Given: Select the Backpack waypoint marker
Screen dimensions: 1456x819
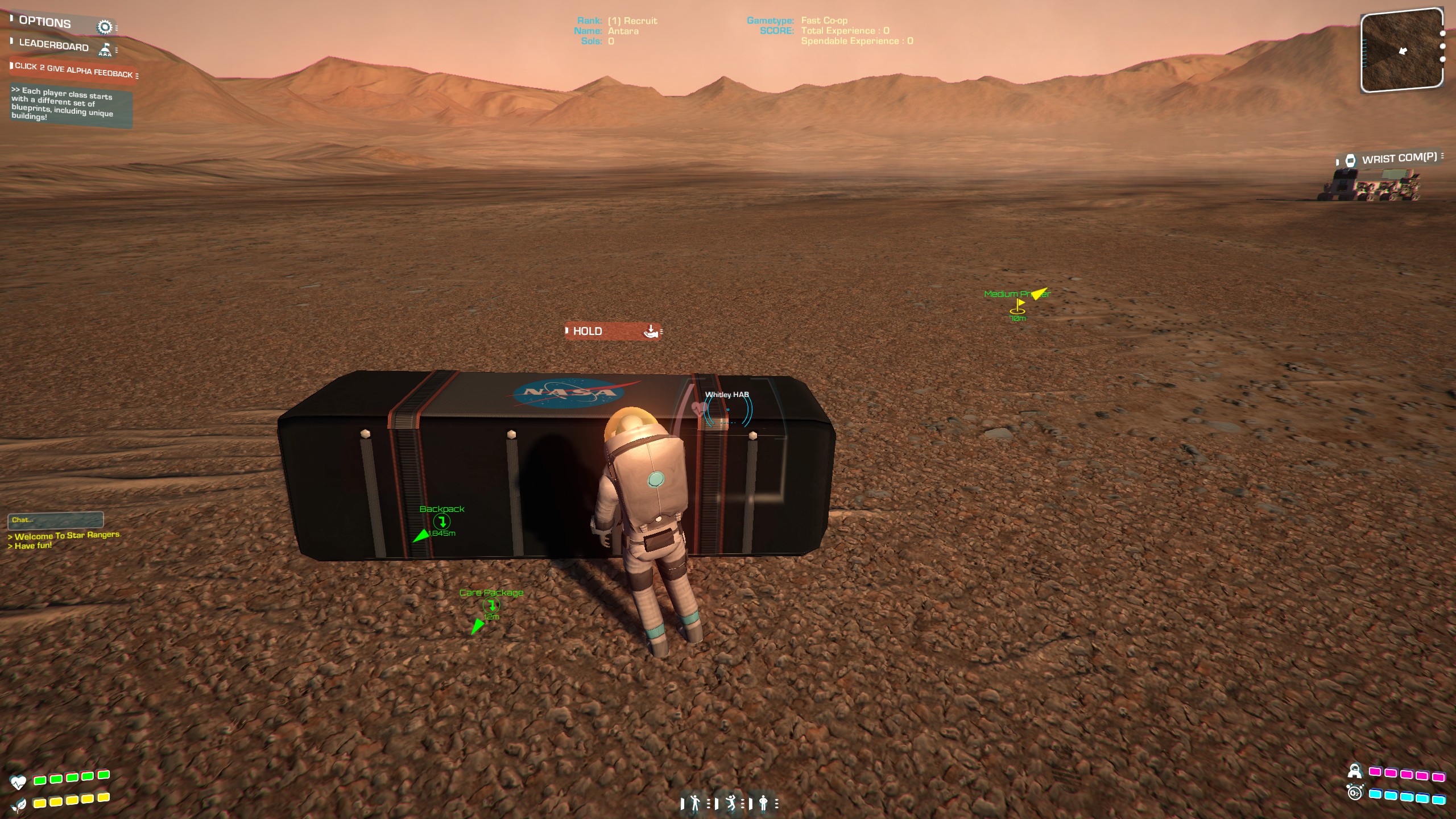Looking at the screenshot, I should click(442, 521).
